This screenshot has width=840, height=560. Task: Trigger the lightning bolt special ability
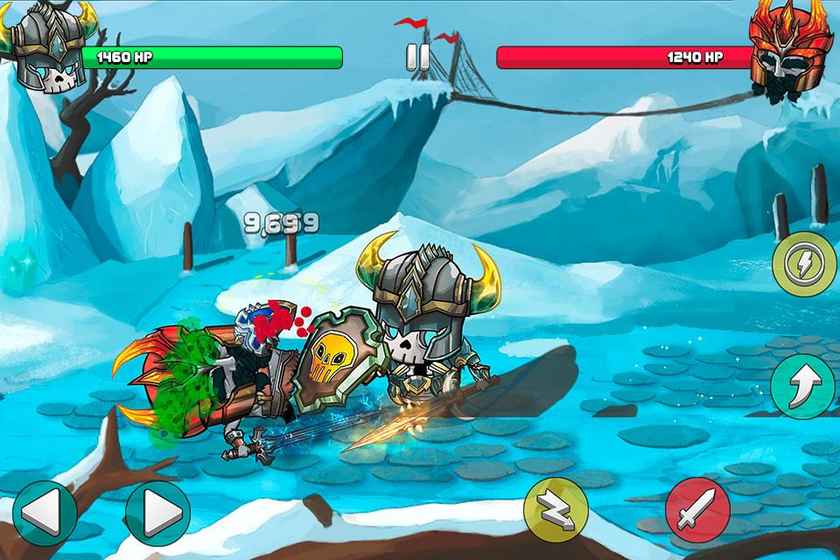pos(805,263)
